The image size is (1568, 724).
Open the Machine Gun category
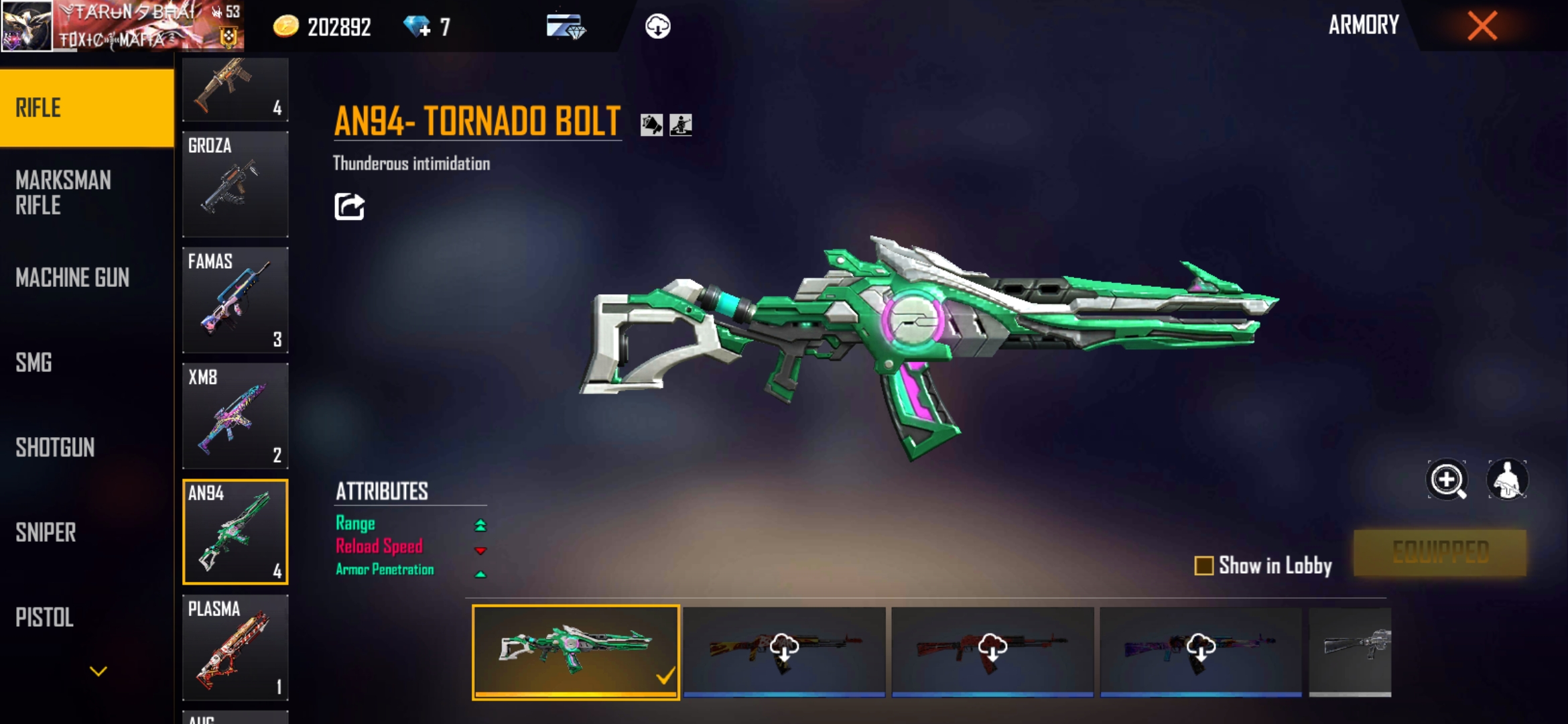[x=72, y=278]
